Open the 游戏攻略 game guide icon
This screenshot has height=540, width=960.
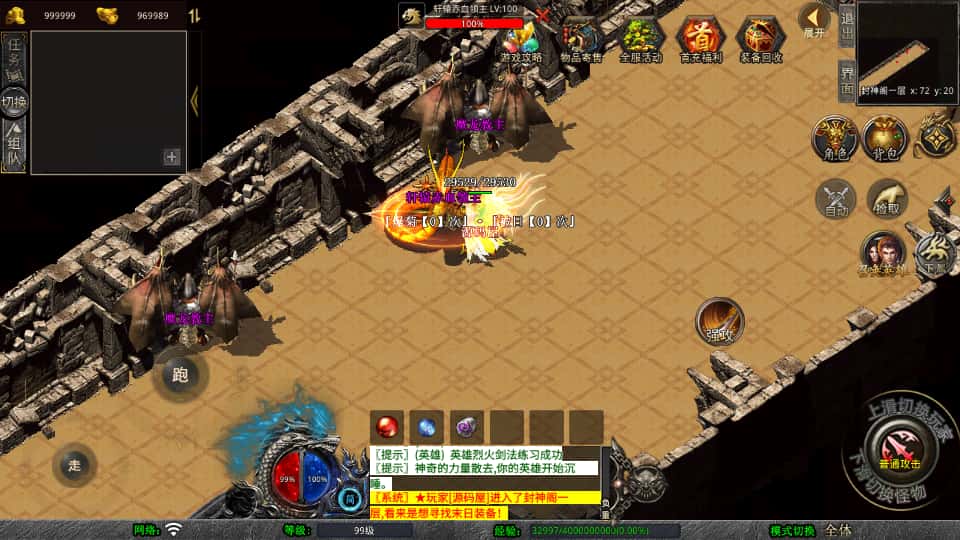click(521, 42)
